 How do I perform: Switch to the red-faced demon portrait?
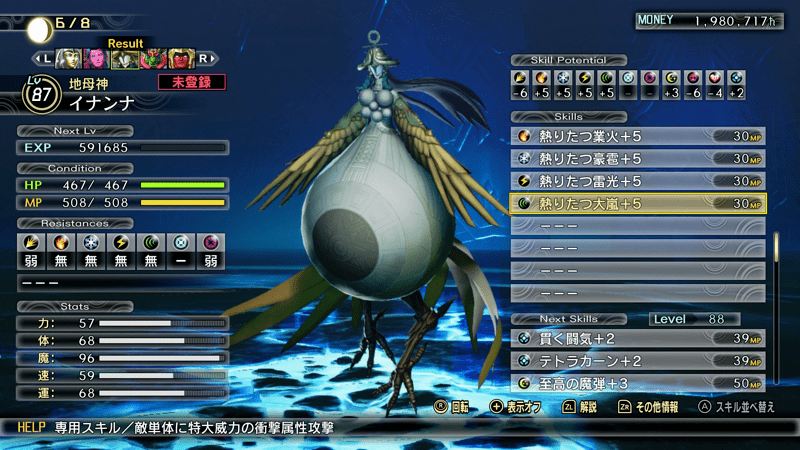tap(180, 59)
